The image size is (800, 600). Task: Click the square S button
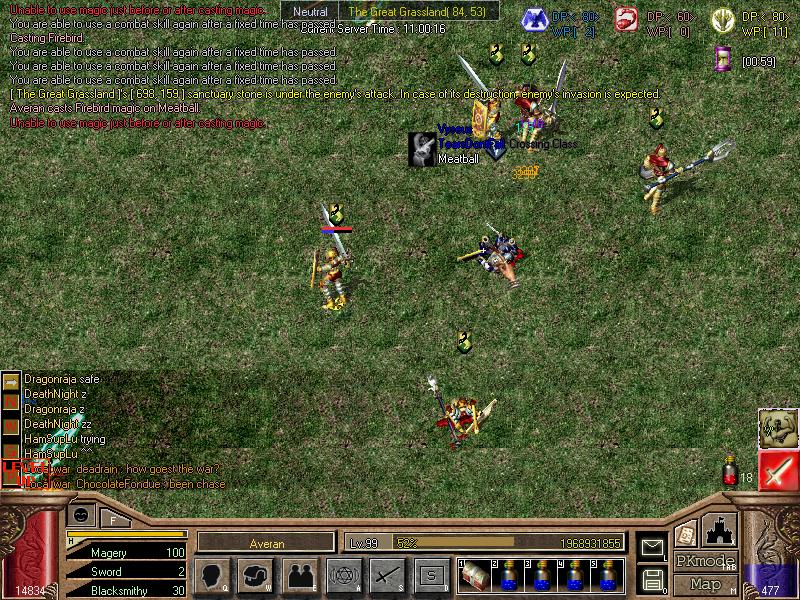(x=430, y=576)
